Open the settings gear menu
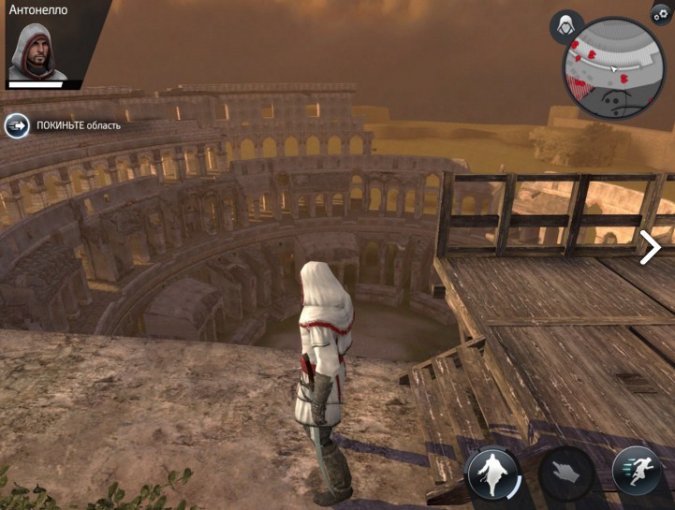The height and width of the screenshot is (510, 675). (660, 14)
